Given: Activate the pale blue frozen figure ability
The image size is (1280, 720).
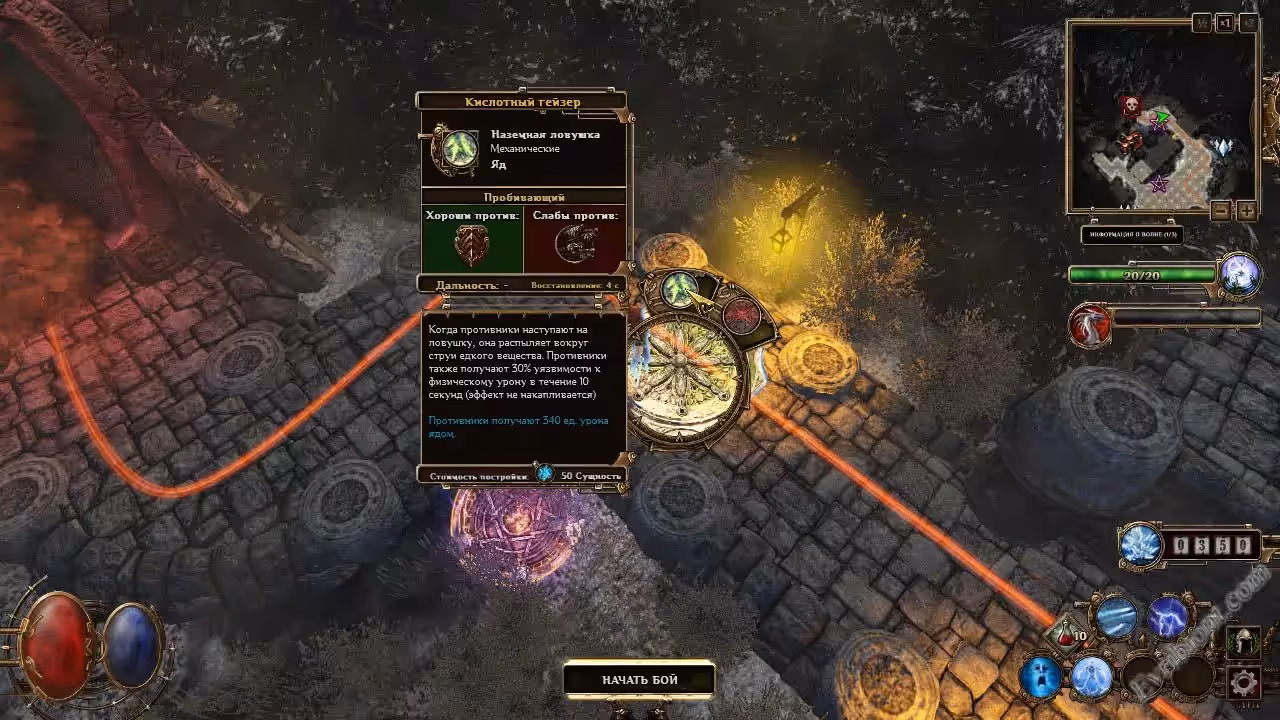Looking at the screenshot, I should pos(1092,677).
